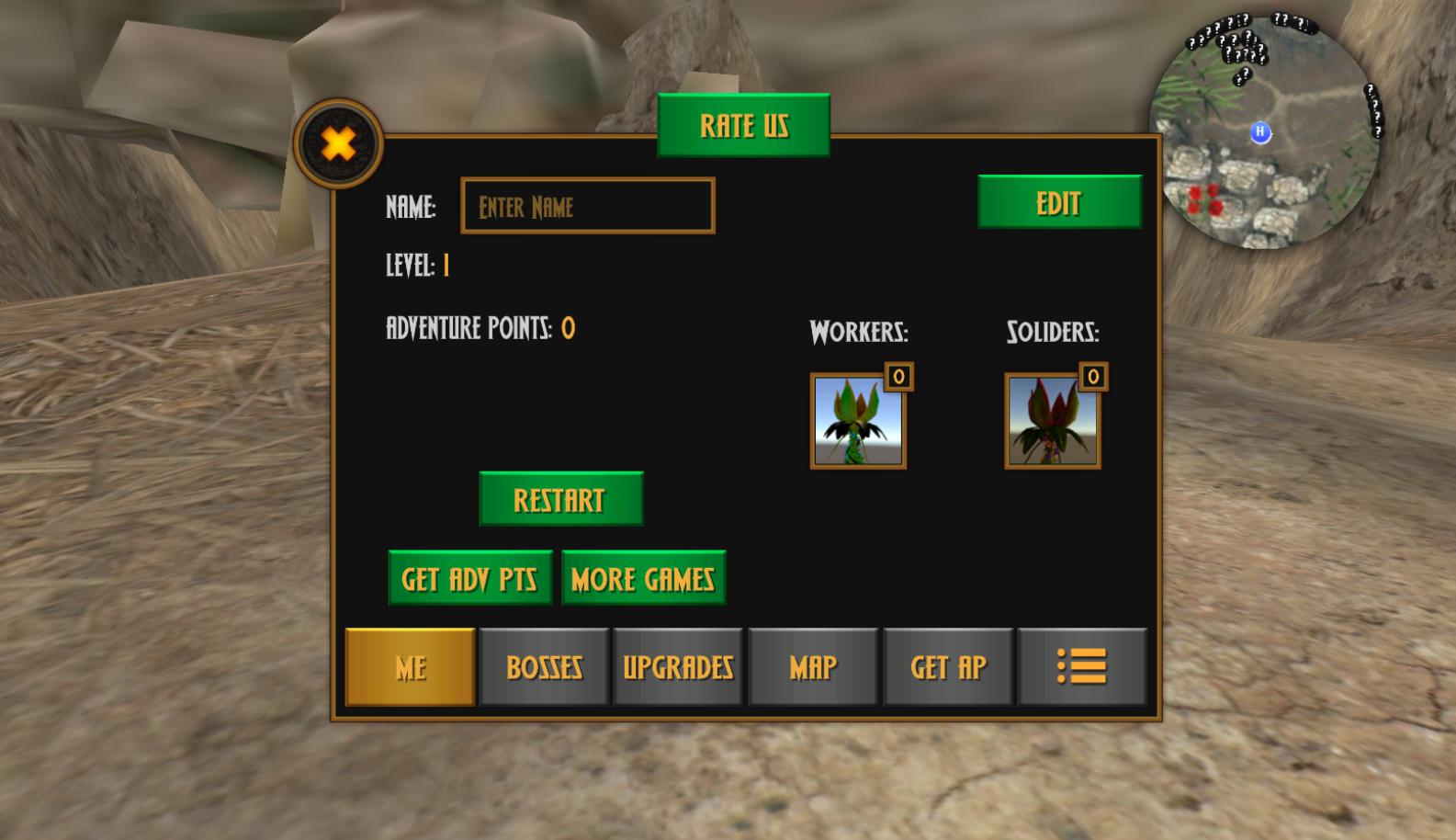Open the Edit button

click(1059, 202)
